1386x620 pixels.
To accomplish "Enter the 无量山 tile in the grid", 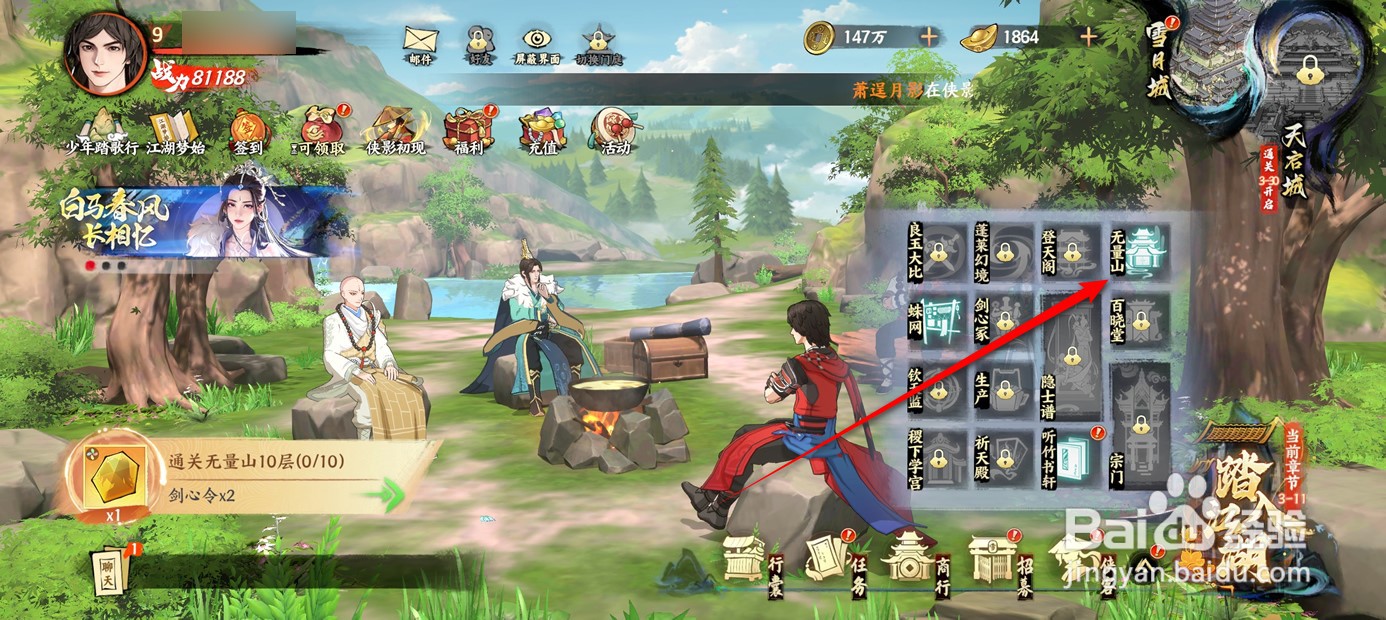I will [x=1138, y=250].
